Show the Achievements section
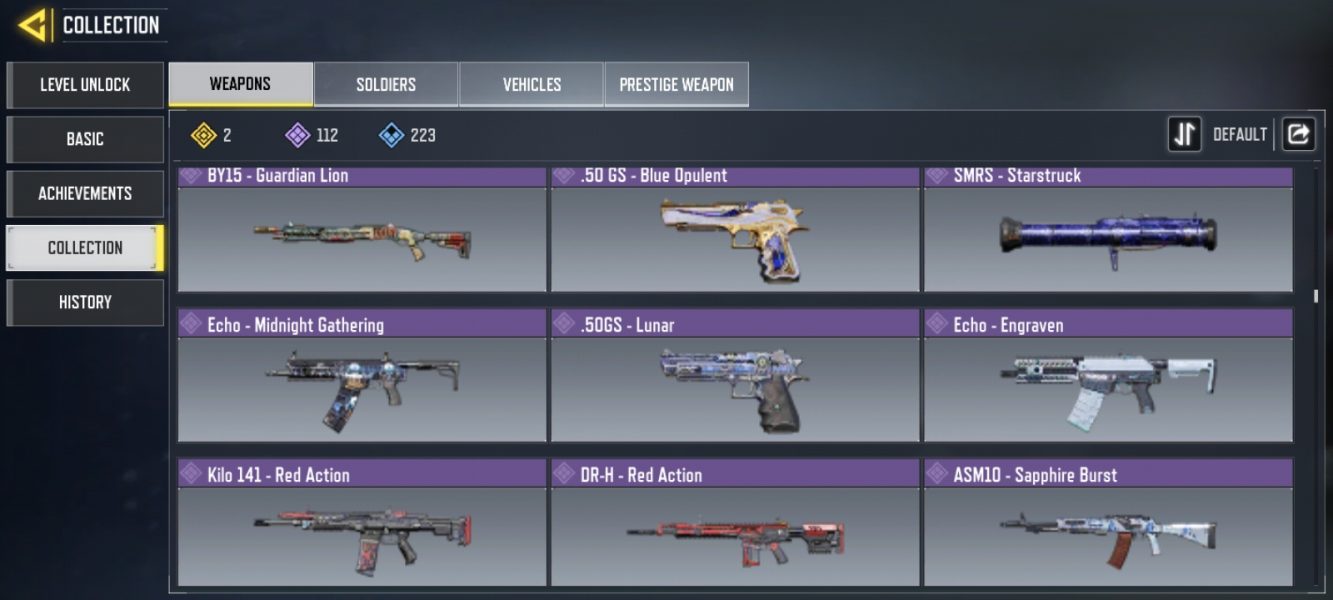The height and width of the screenshot is (600, 1333). coord(85,193)
